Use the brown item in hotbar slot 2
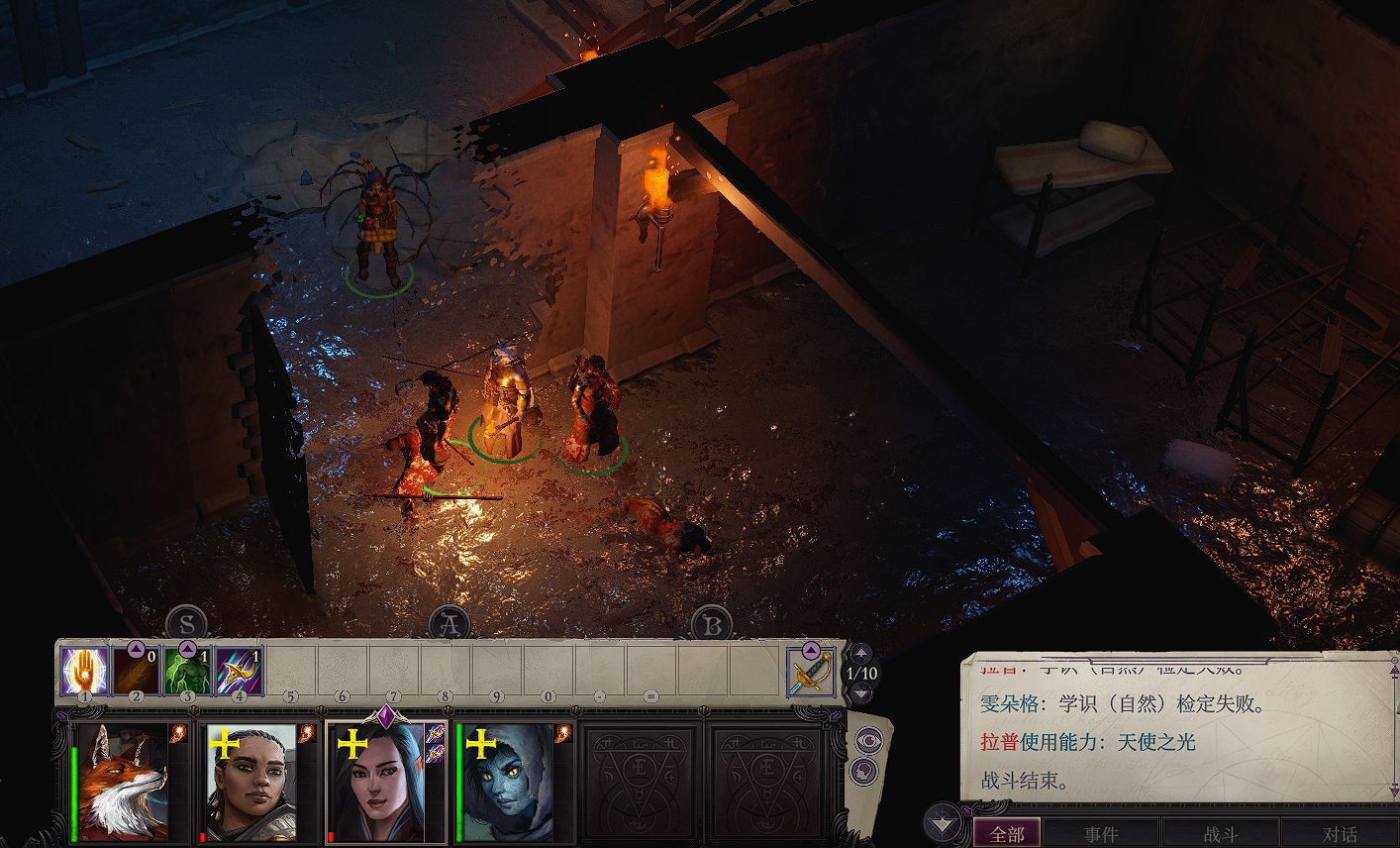The width and height of the screenshot is (1400, 848). 136,671
